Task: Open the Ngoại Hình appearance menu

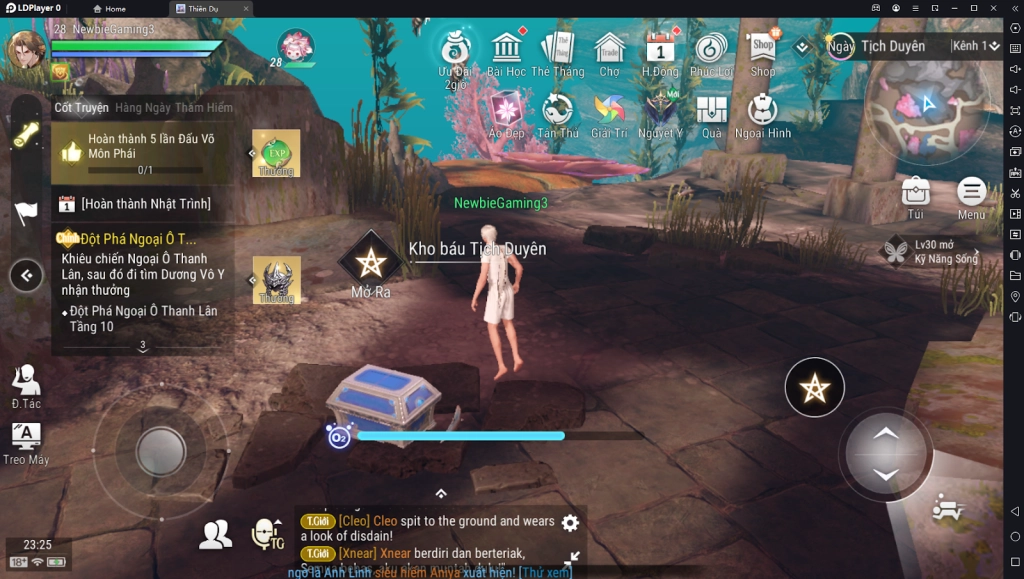Action: tap(762, 112)
